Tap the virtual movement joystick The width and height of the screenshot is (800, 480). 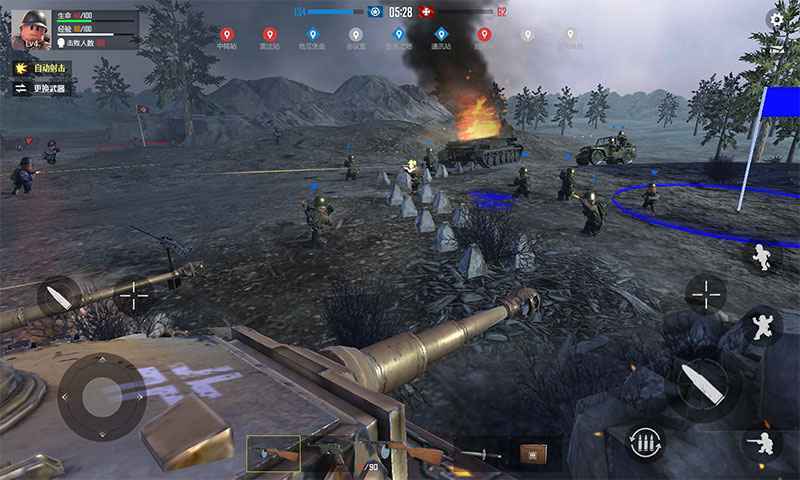pyautogui.click(x=102, y=397)
